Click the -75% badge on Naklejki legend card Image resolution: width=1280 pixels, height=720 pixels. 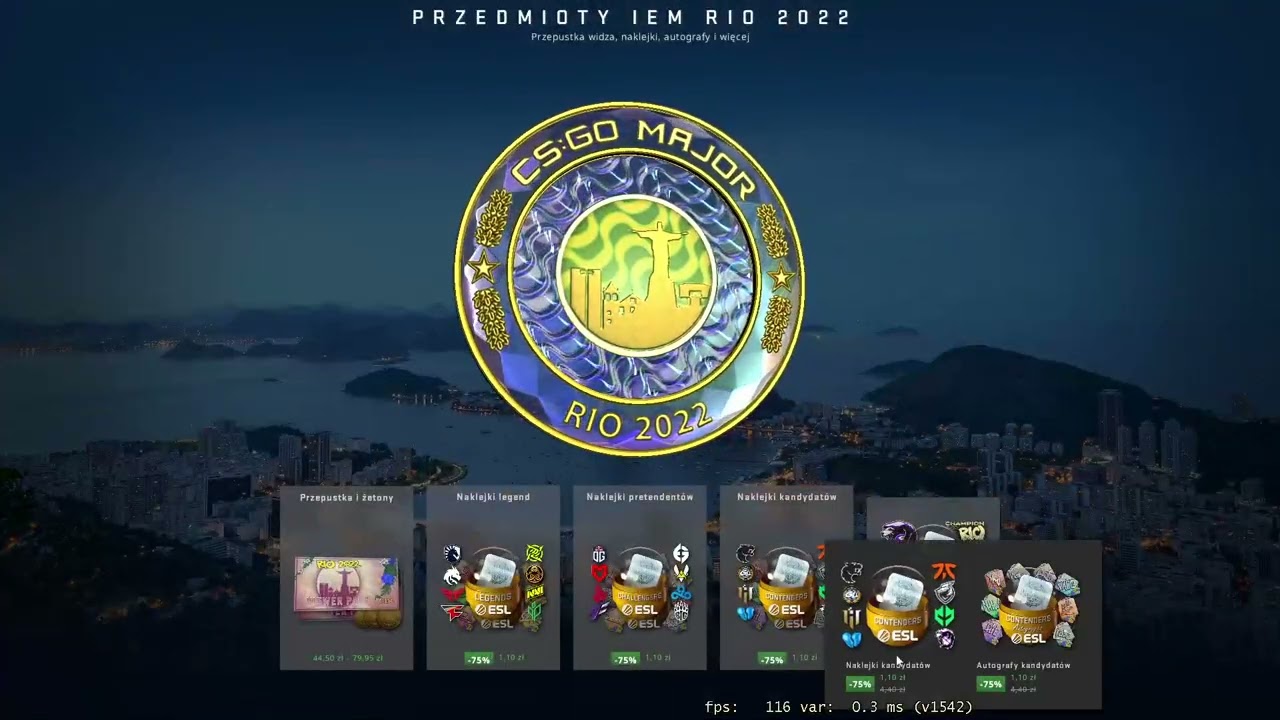click(478, 659)
